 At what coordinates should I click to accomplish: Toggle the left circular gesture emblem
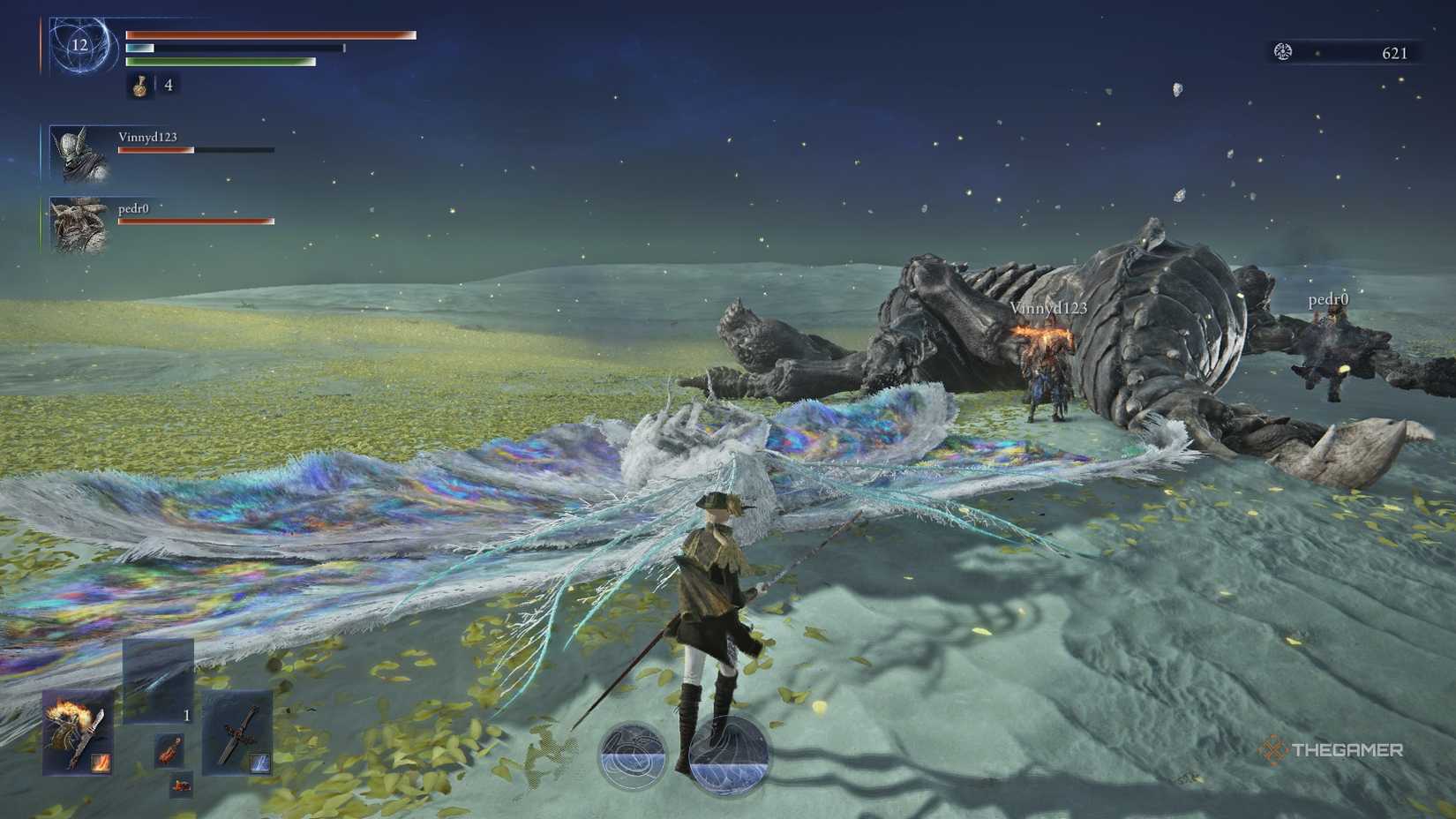click(630, 753)
